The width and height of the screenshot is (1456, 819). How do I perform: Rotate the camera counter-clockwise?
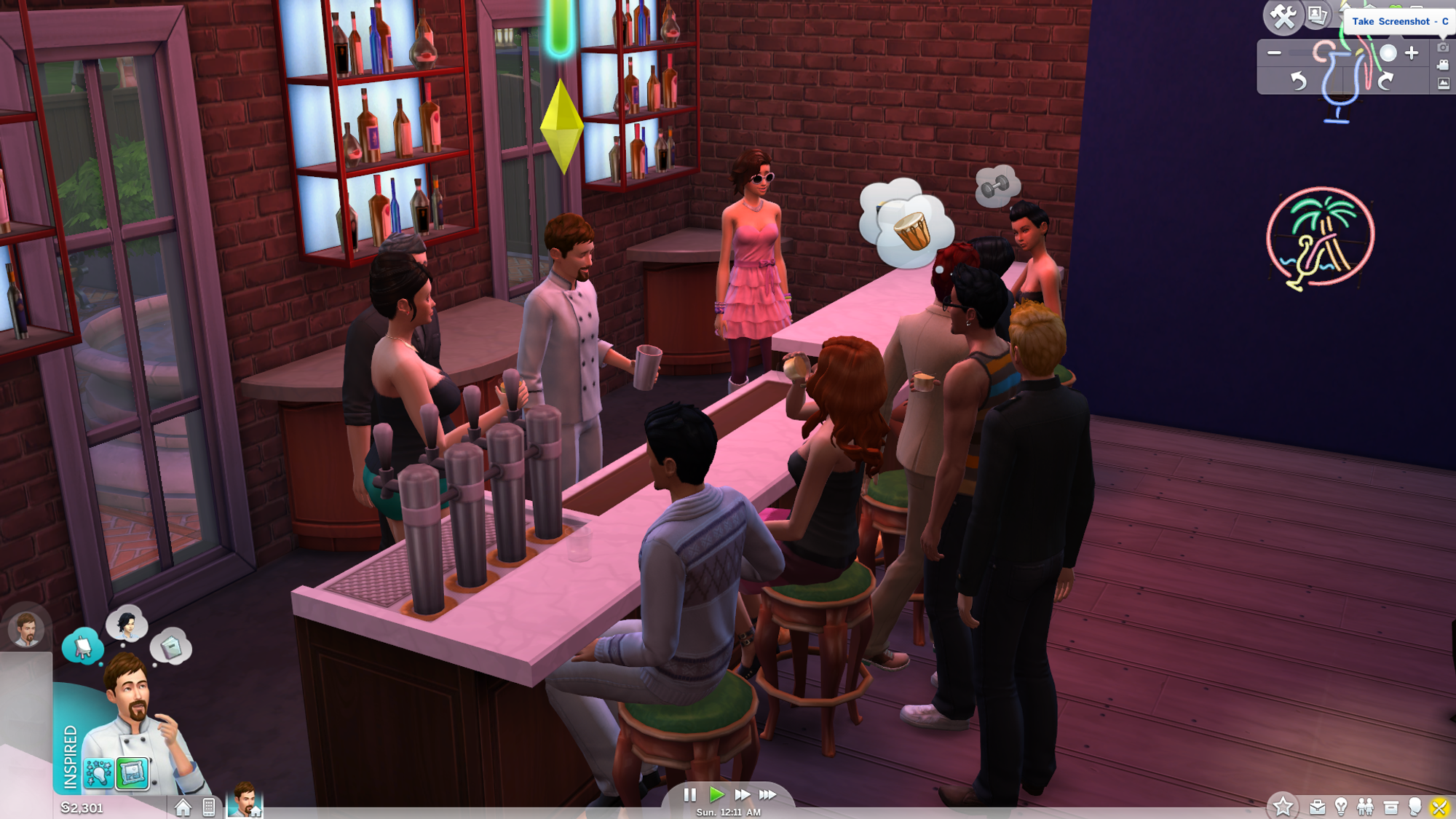click(1298, 80)
